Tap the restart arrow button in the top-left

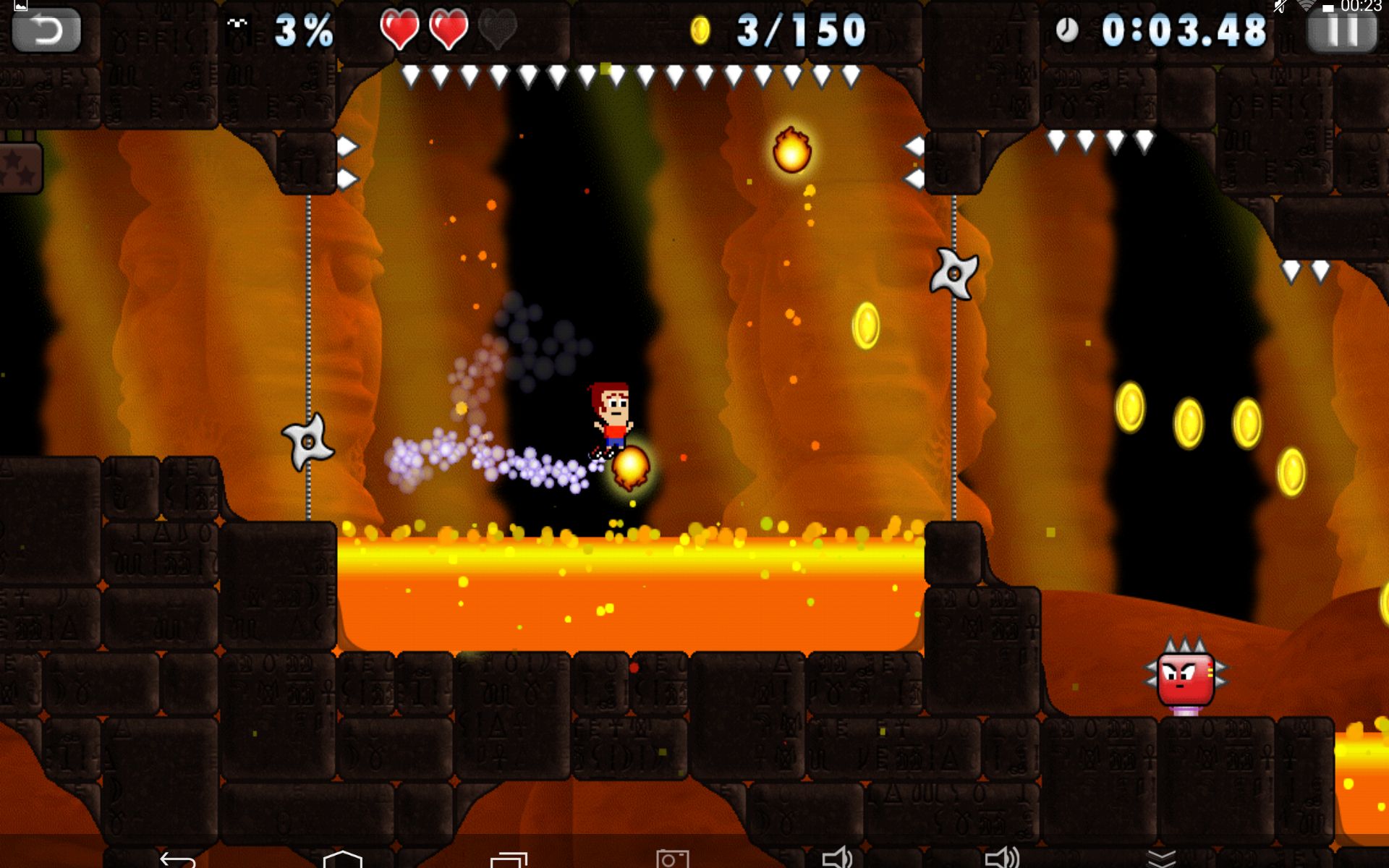point(46,30)
